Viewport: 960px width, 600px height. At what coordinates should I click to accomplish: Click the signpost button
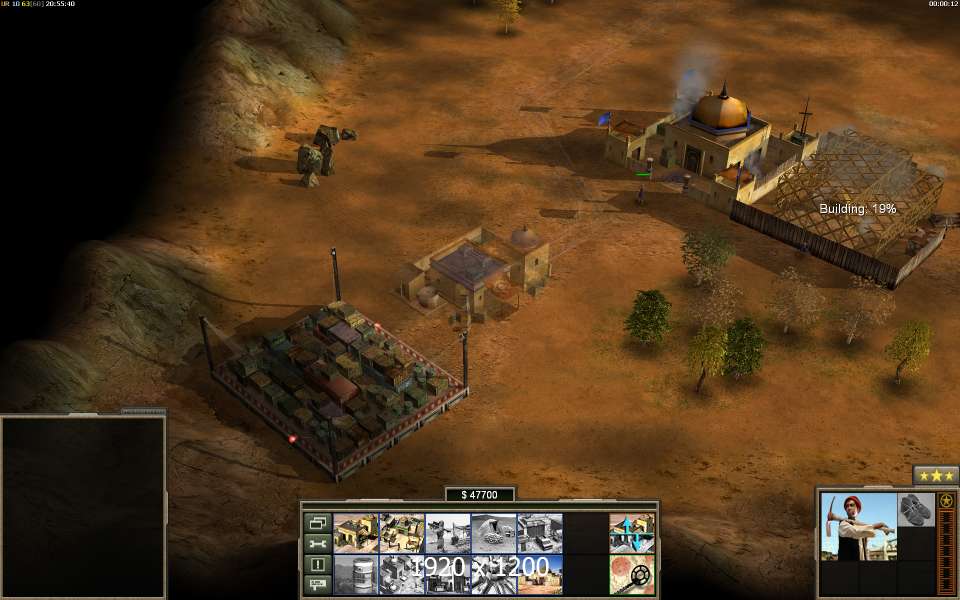pos(317,584)
